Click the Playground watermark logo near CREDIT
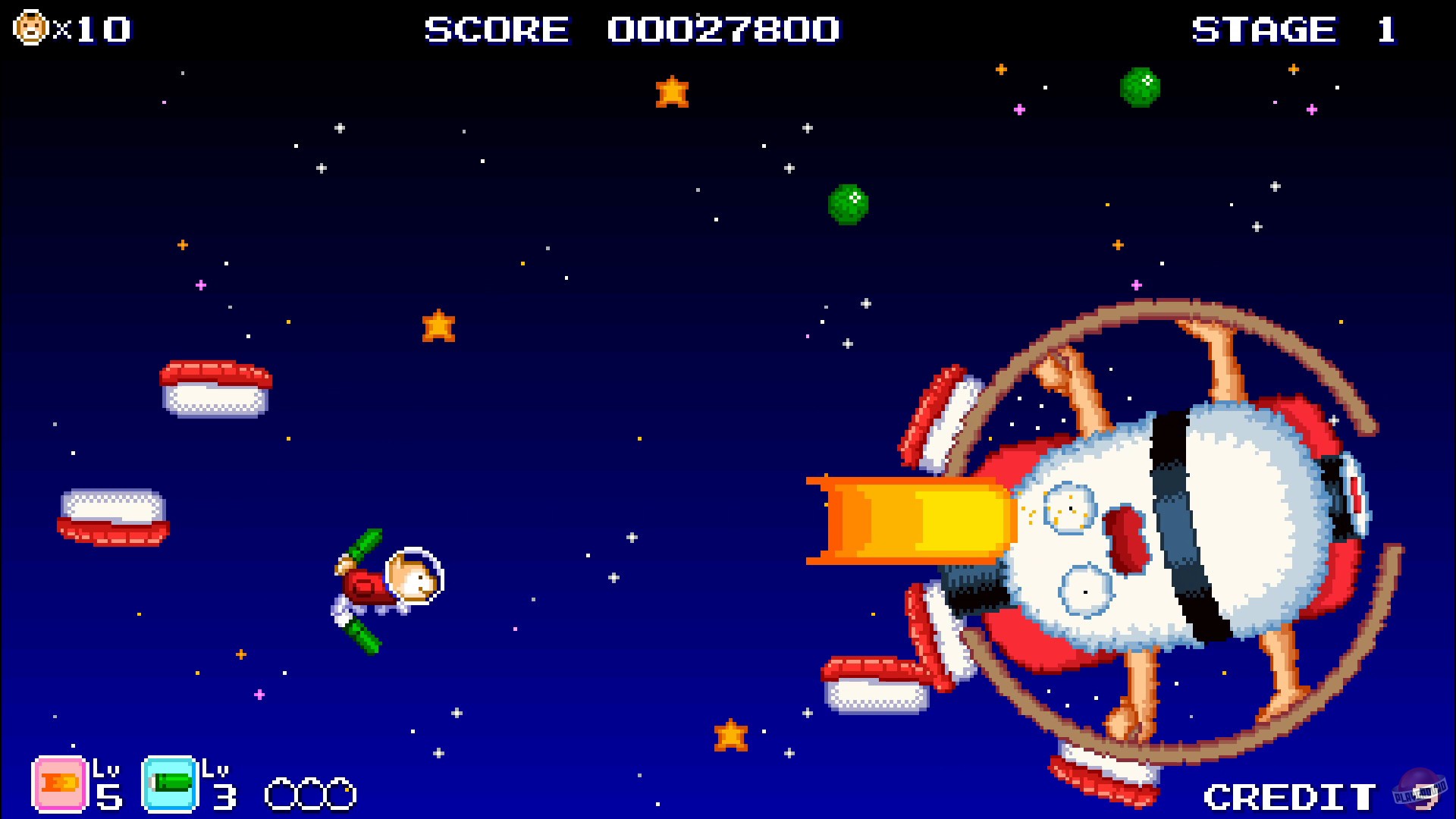The width and height of the screenshot is (1456, 819). (x=1420, y=789)
